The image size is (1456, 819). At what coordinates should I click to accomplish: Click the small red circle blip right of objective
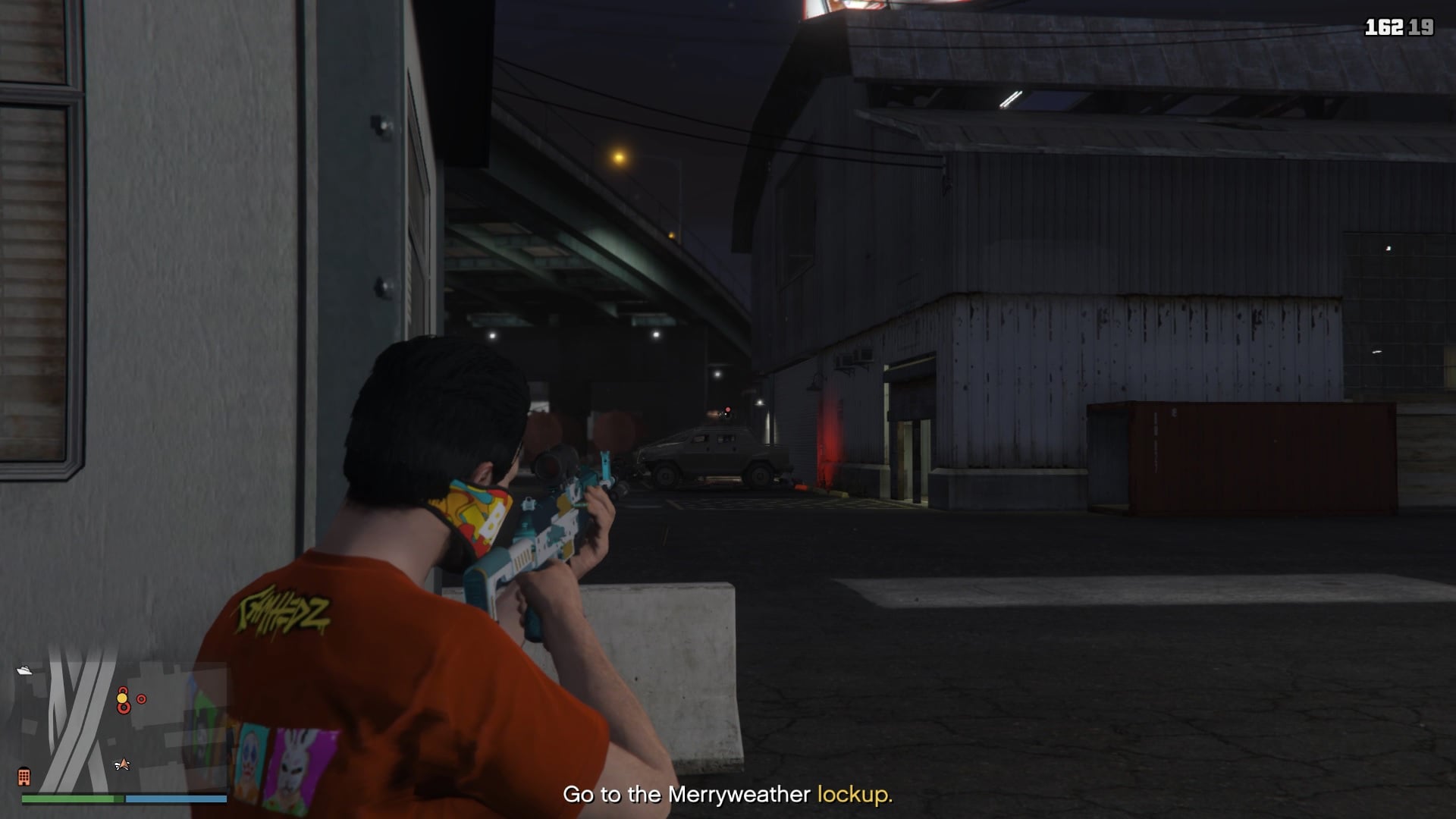coord(141,699)
